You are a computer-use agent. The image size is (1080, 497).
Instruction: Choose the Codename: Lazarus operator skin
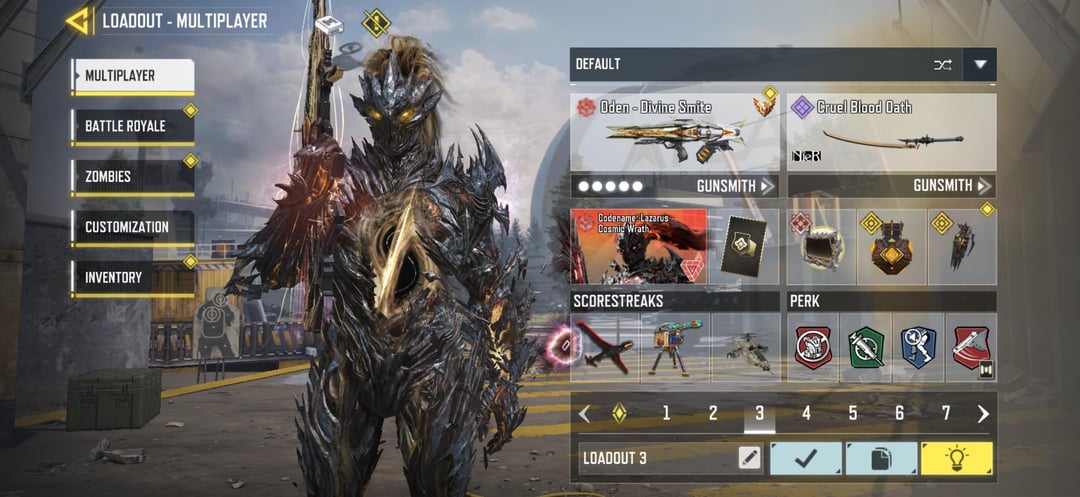[x=639, y=246]
